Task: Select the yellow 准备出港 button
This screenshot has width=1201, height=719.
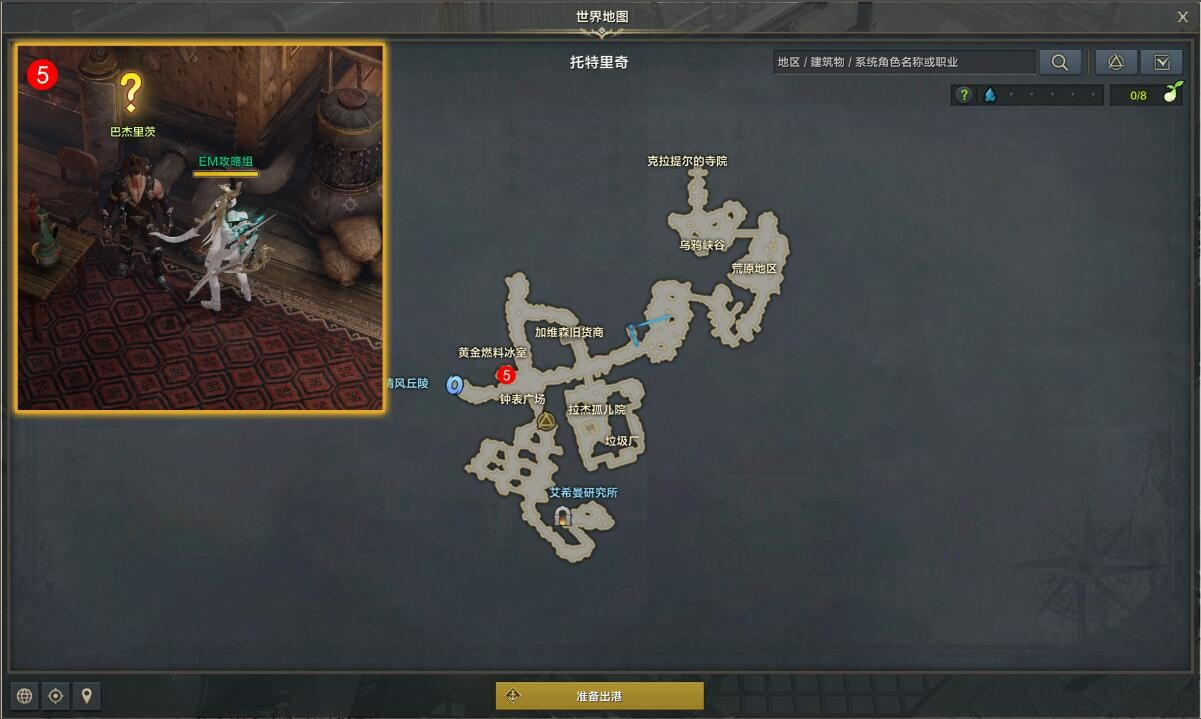Action: pyautogui.click(x=600, y=696)
